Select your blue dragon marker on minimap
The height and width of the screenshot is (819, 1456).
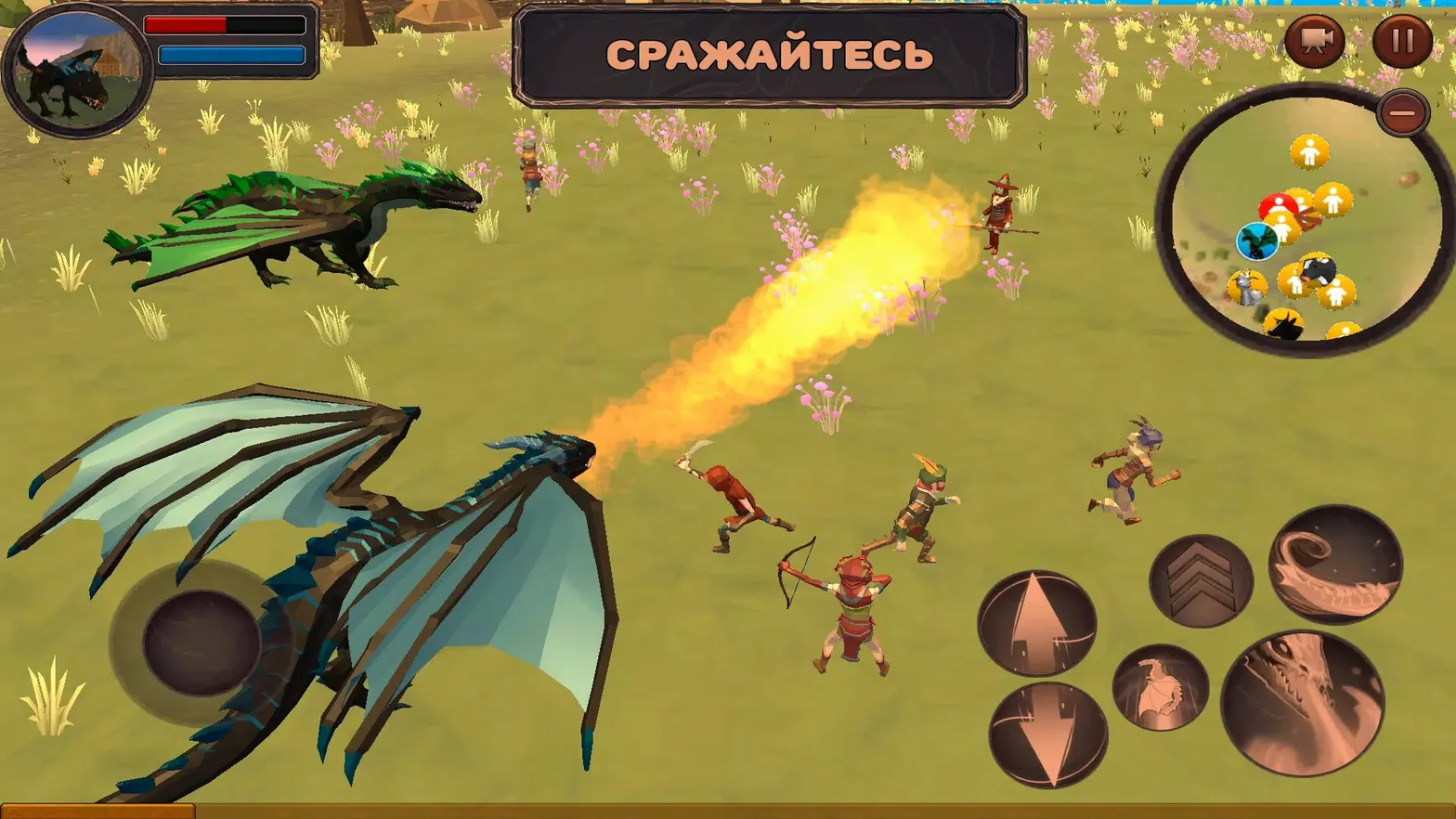(x=1256, y=240)
